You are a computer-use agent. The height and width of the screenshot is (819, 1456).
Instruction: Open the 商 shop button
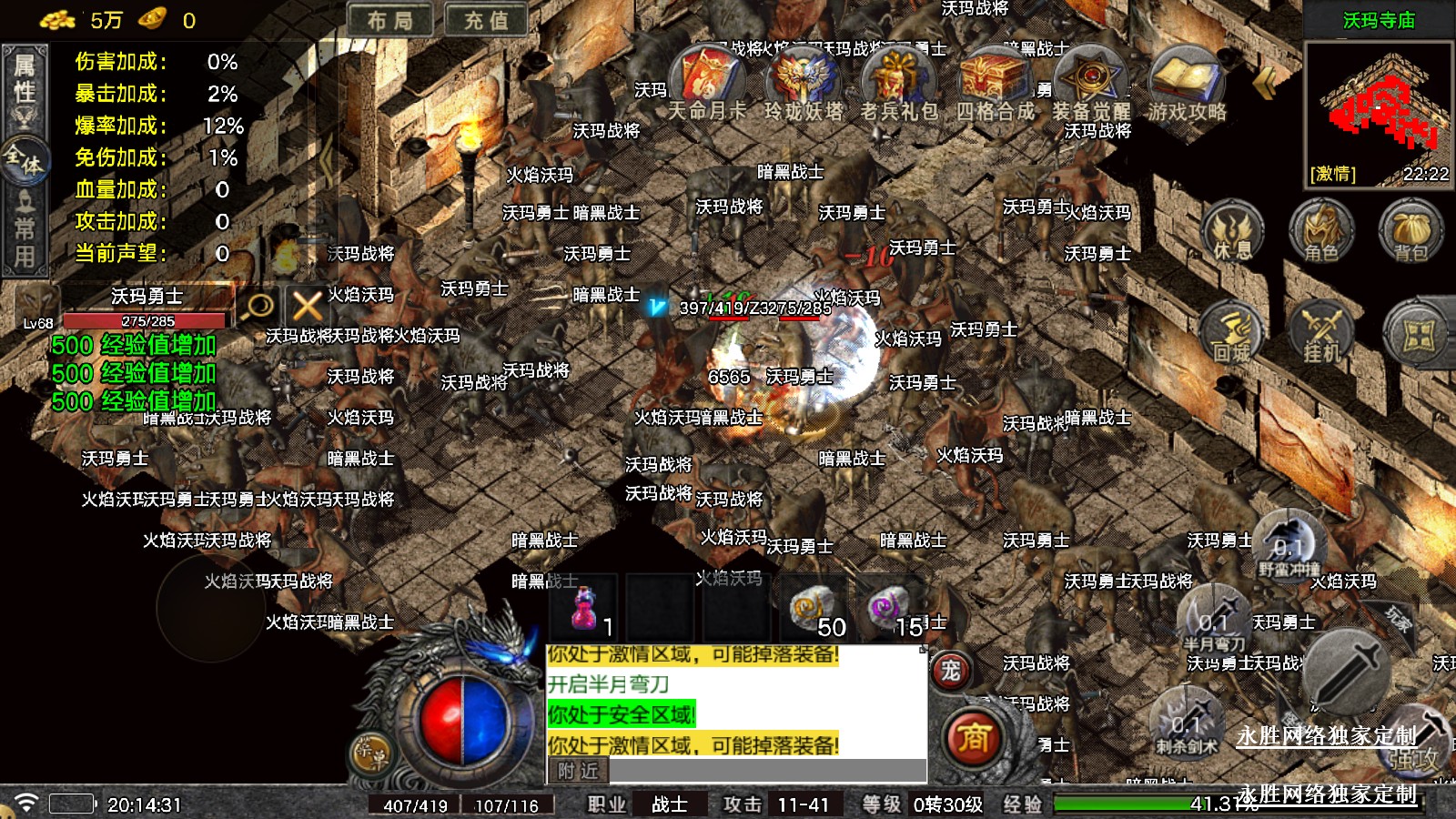click(x=972, y=737)
